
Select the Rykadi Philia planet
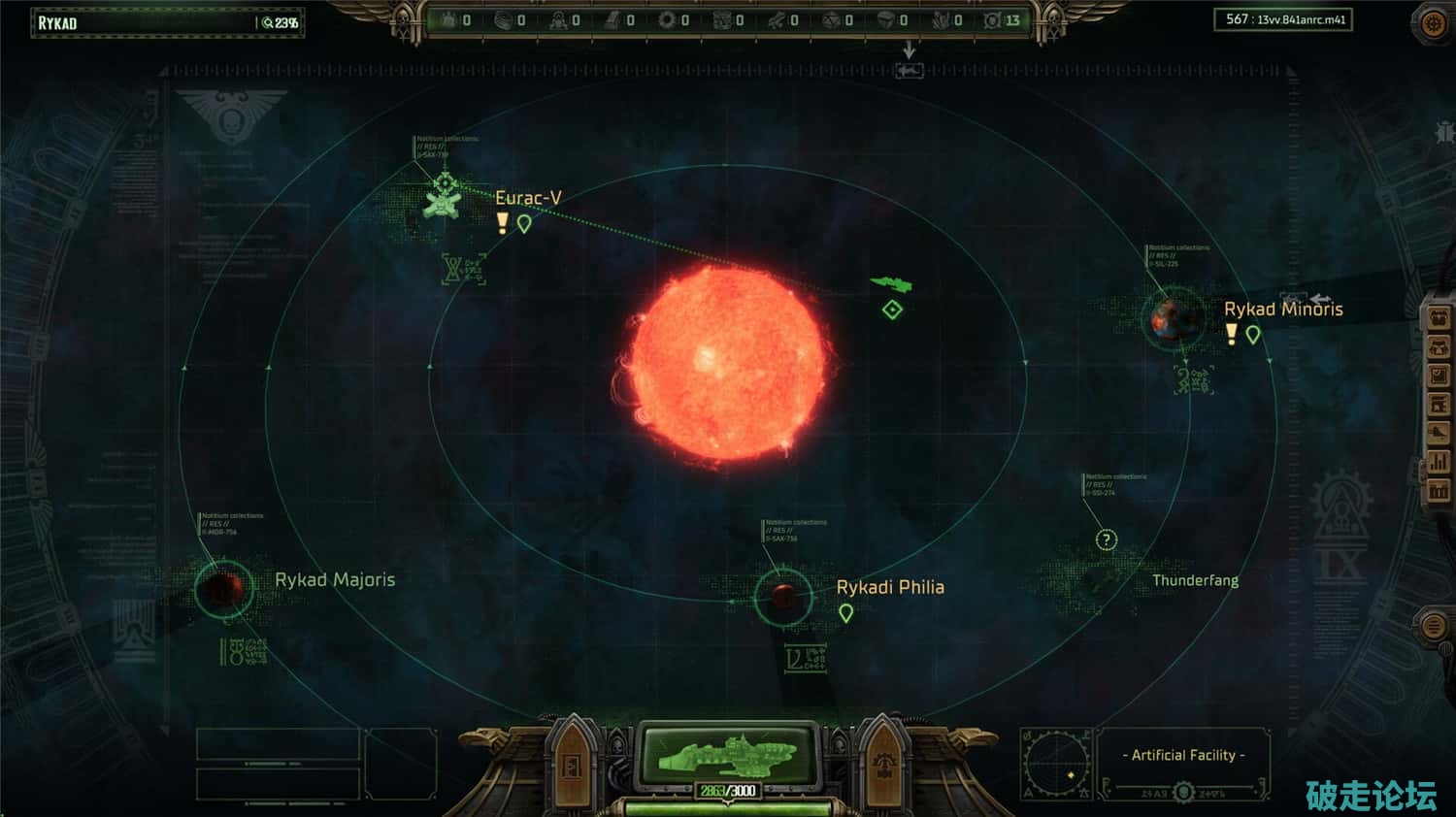[x=782, y=596]
